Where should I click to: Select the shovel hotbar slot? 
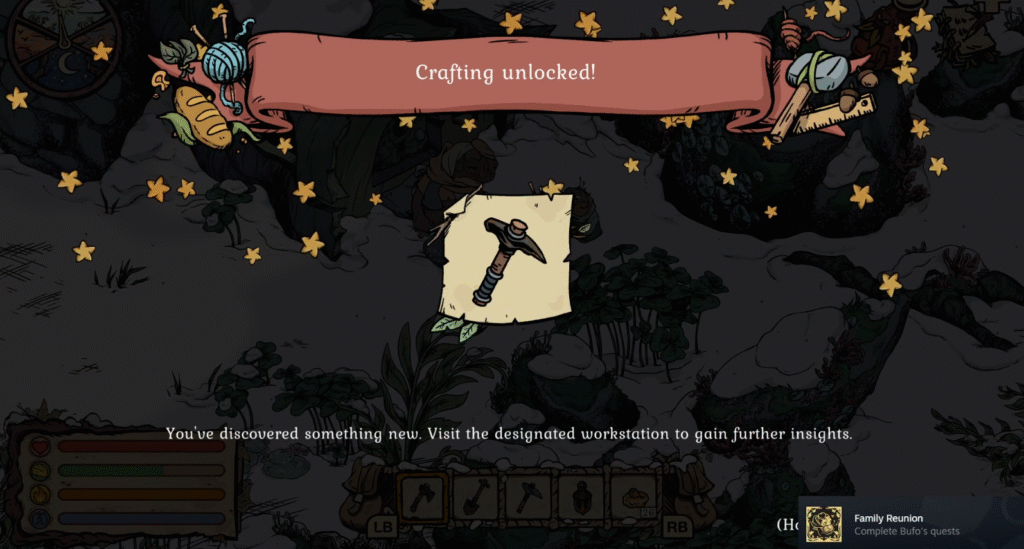pos(476,494)
